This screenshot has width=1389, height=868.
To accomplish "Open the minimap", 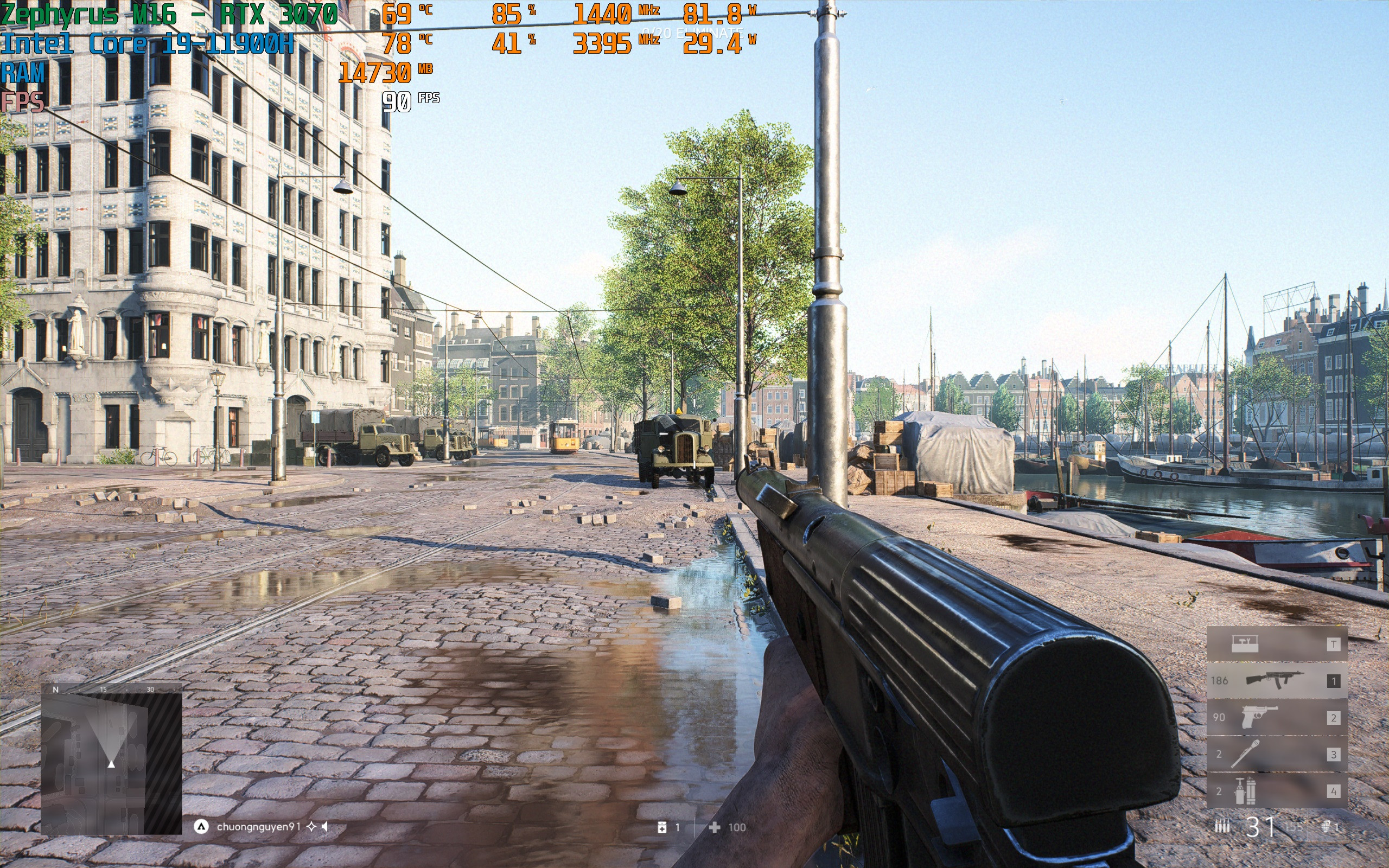I will tap(111, 763).
